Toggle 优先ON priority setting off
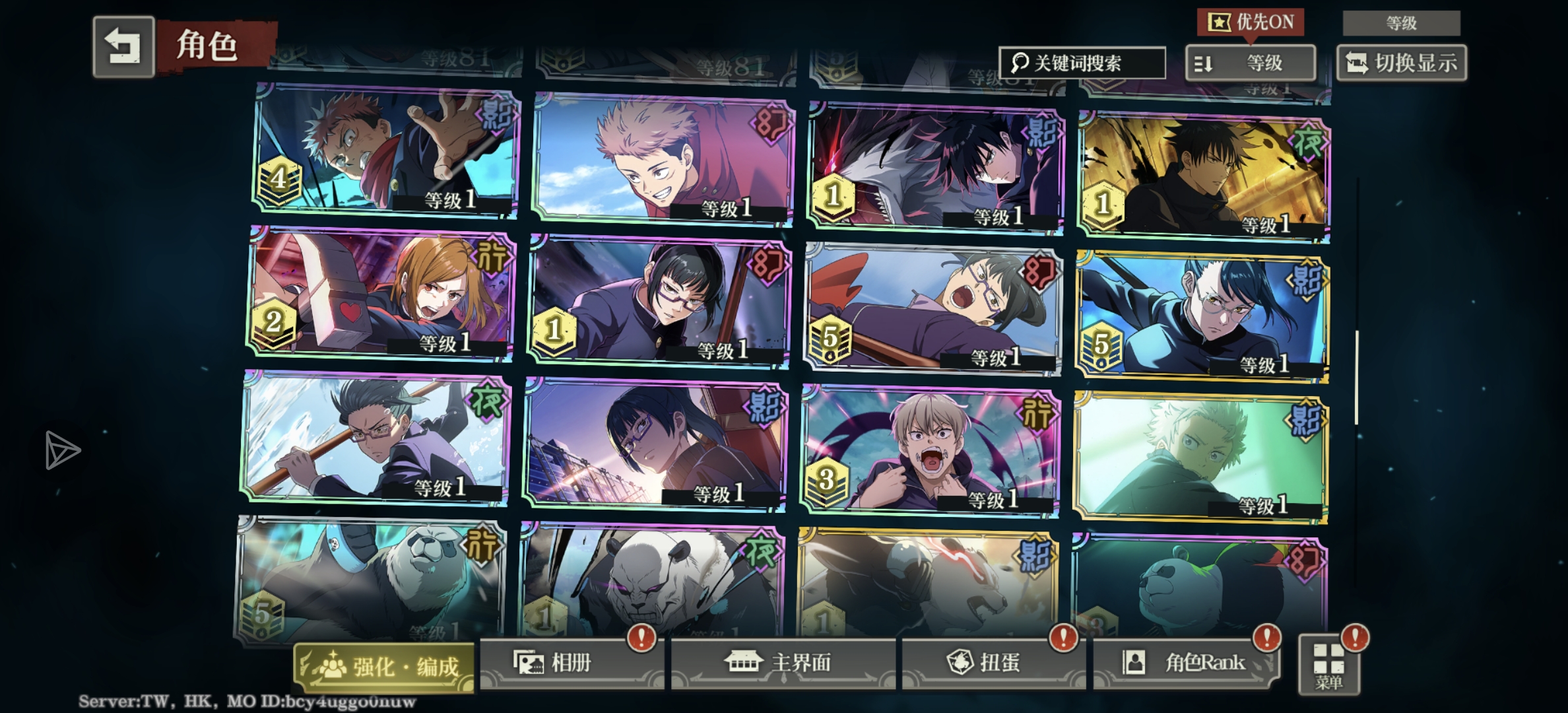The width and height of the screenshot is (1568, 713). pyautogui.click(x=1252, y=22)
